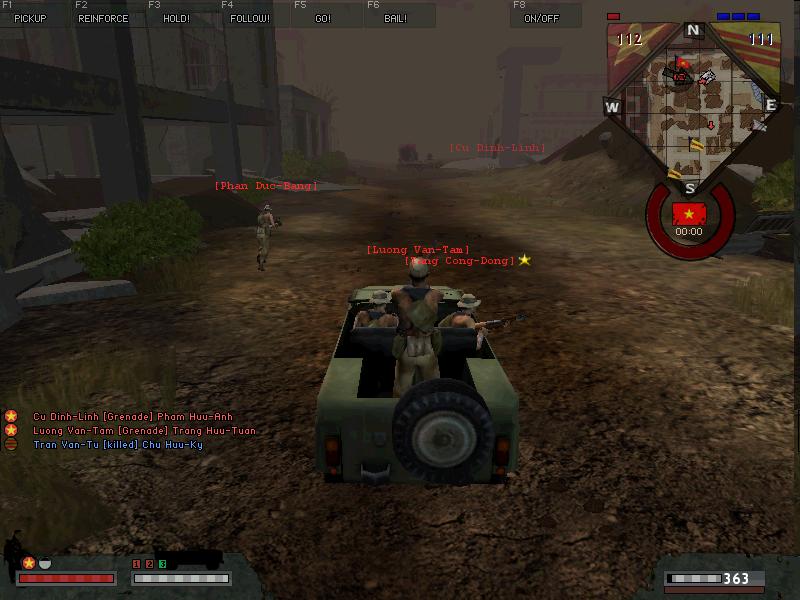The image size is (800, 600).
Task: Select weapon slot 1
Action: pos(137,565)
